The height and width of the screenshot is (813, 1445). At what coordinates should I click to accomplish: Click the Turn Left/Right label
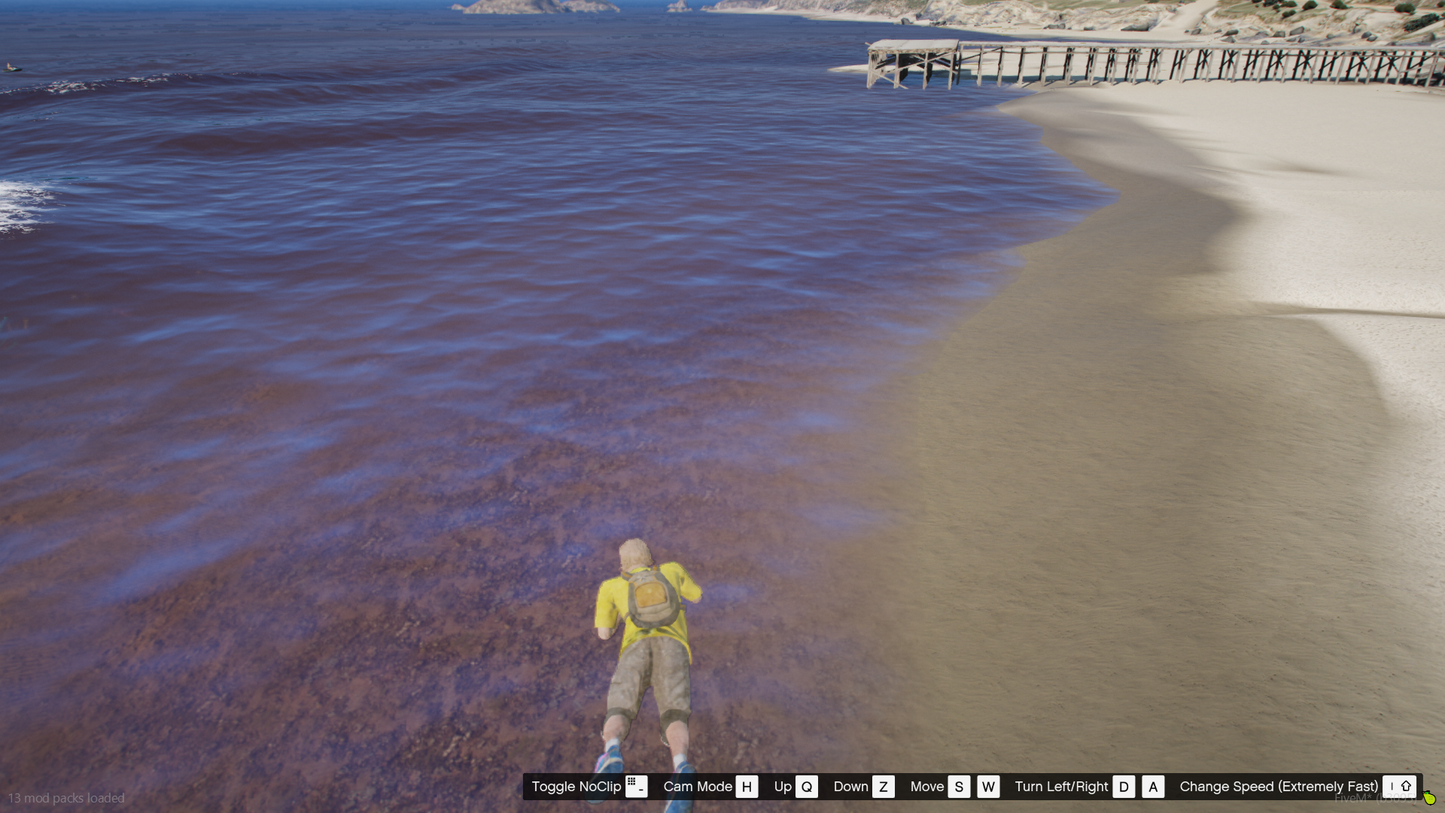coord(1060,786)
